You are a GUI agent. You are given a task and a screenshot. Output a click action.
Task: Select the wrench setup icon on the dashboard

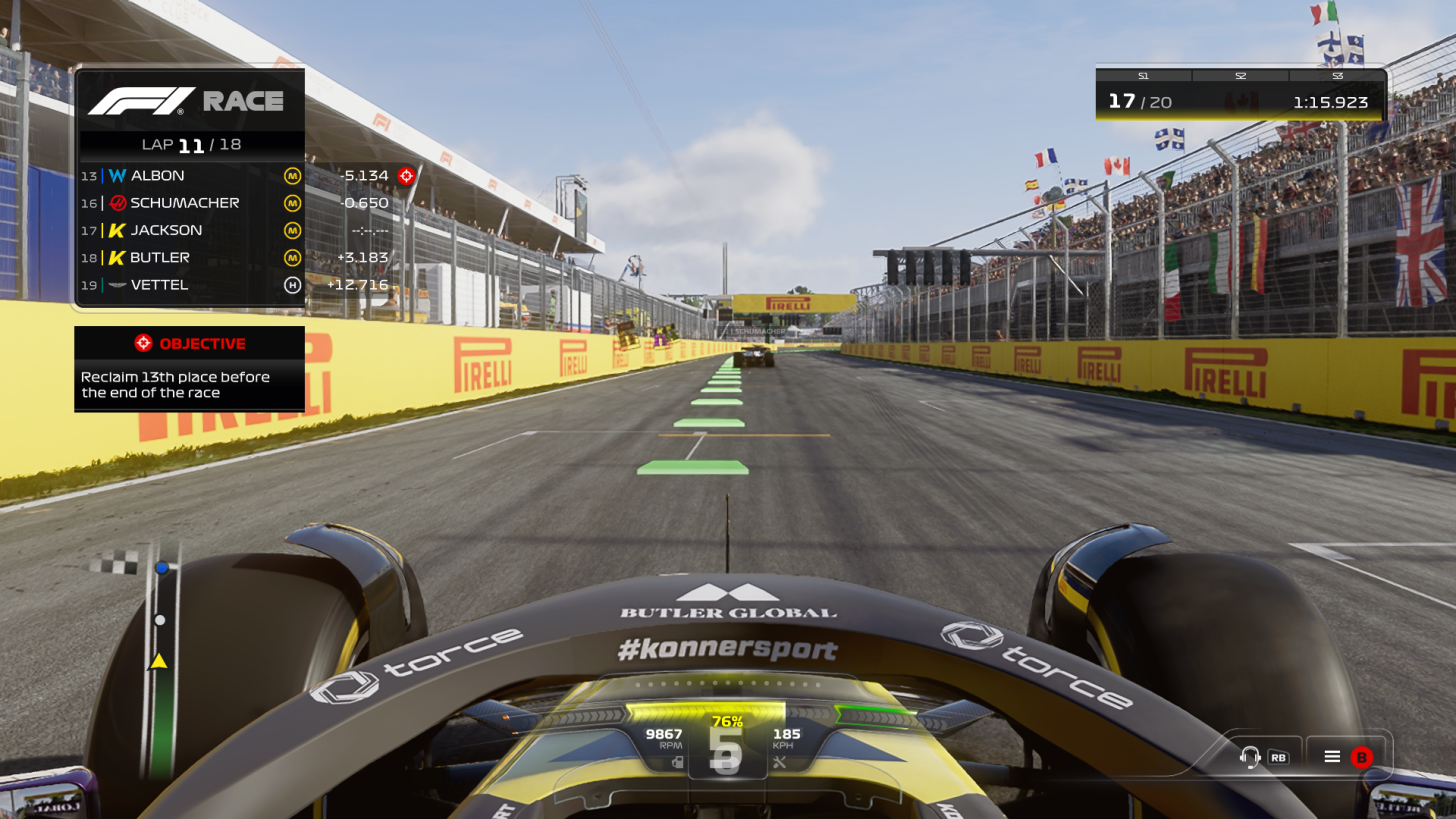coord(782,761)
